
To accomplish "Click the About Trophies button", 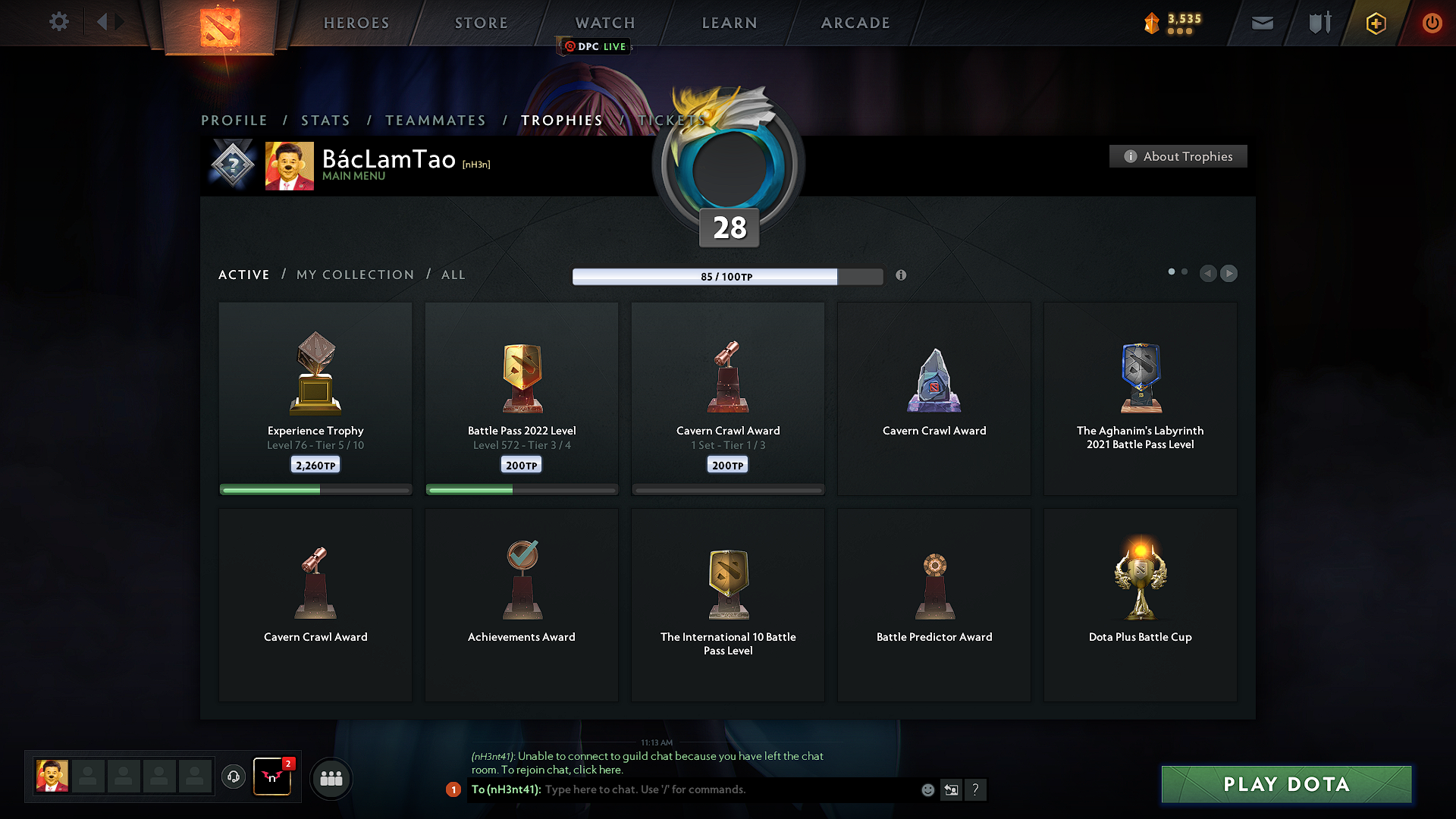I will tap(1178, 156).
